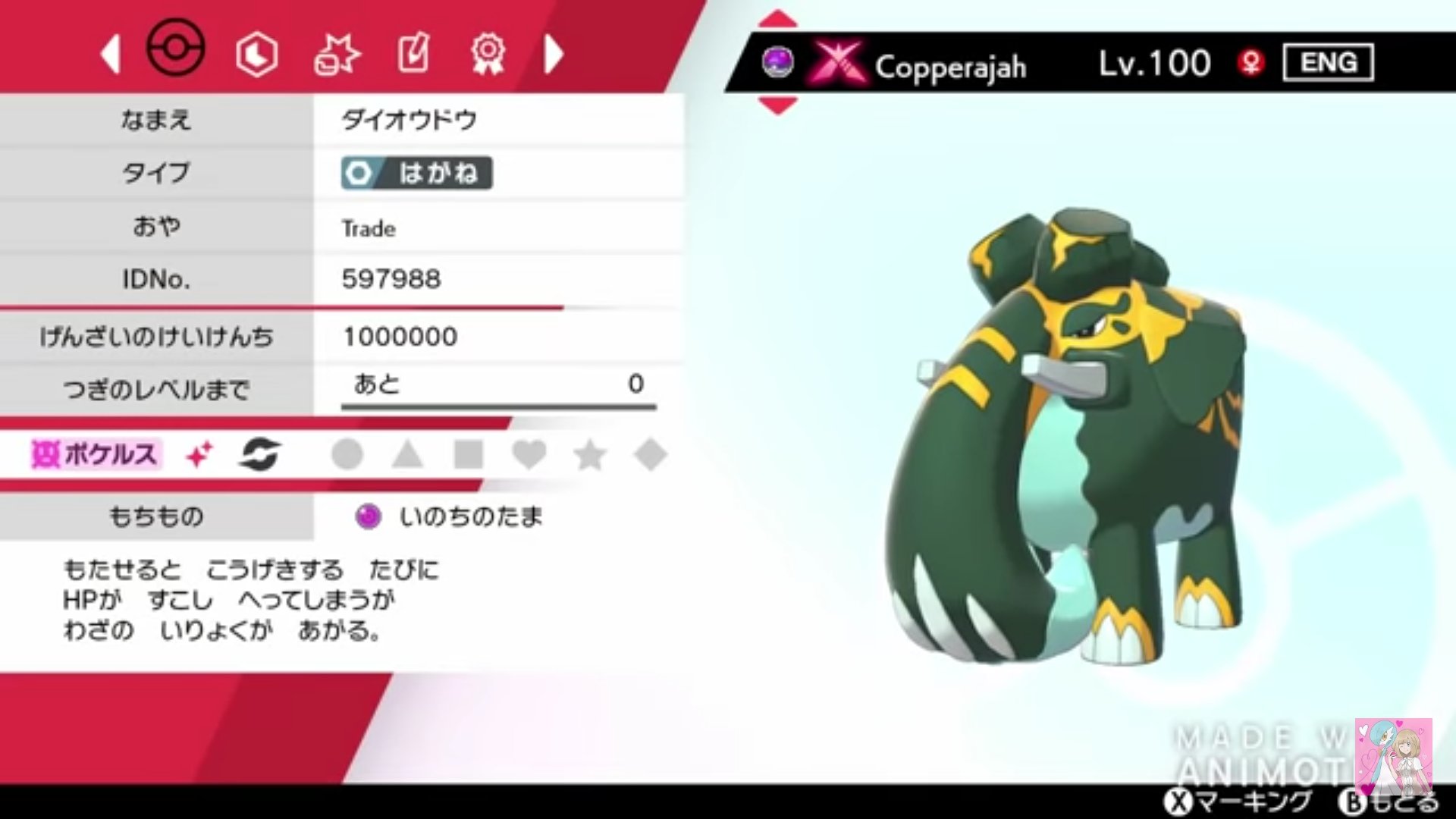Click the ENG language tag

tap(1329, 62)
